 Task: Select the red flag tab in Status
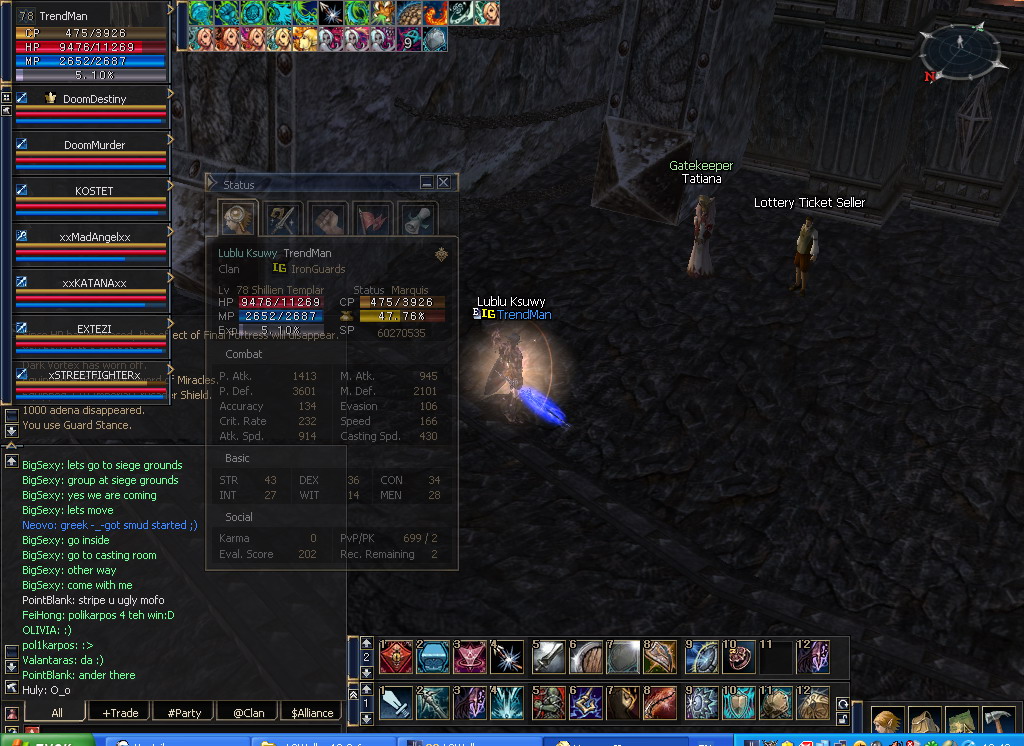pos(373,218)
